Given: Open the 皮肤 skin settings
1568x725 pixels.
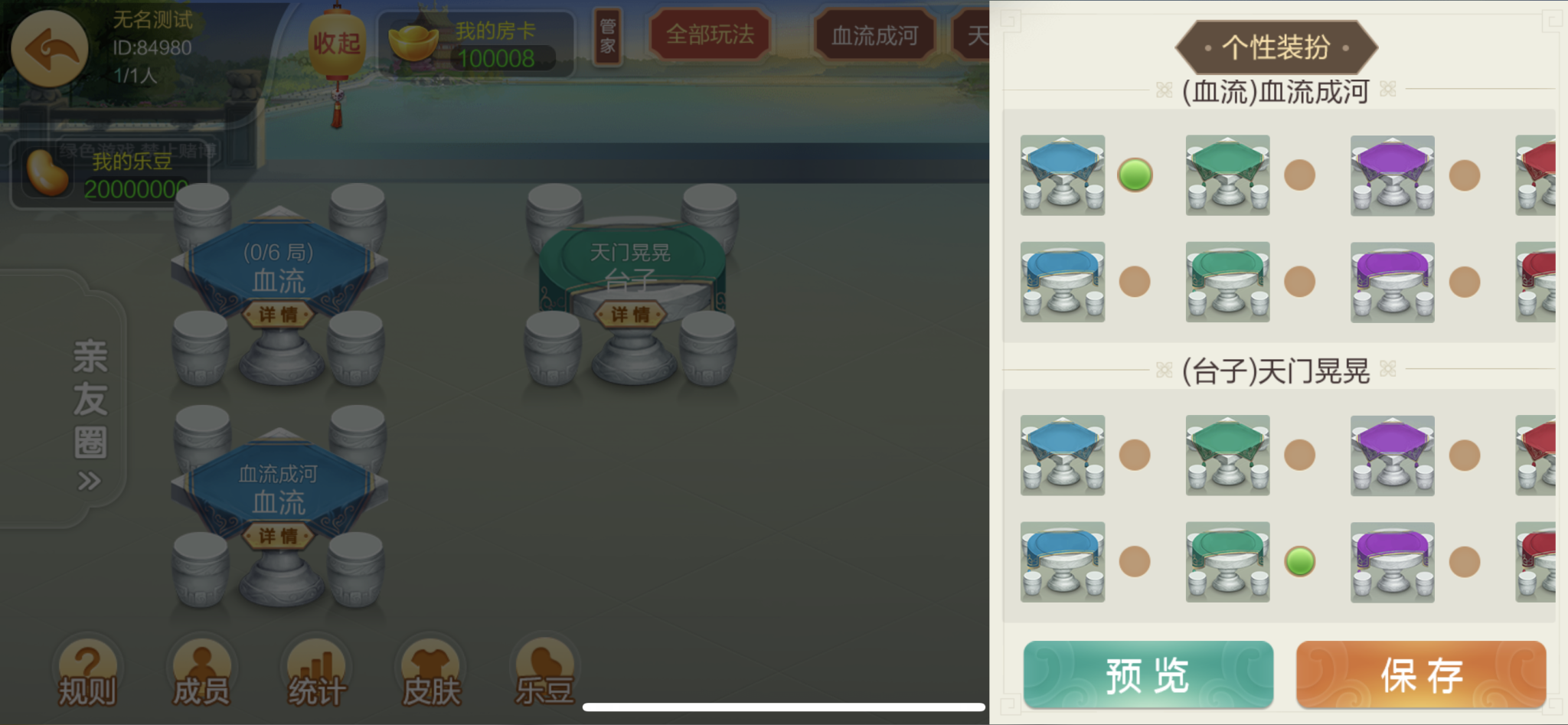Looking at the screenshot, I should pyautogui.click(x=430, y=670).
